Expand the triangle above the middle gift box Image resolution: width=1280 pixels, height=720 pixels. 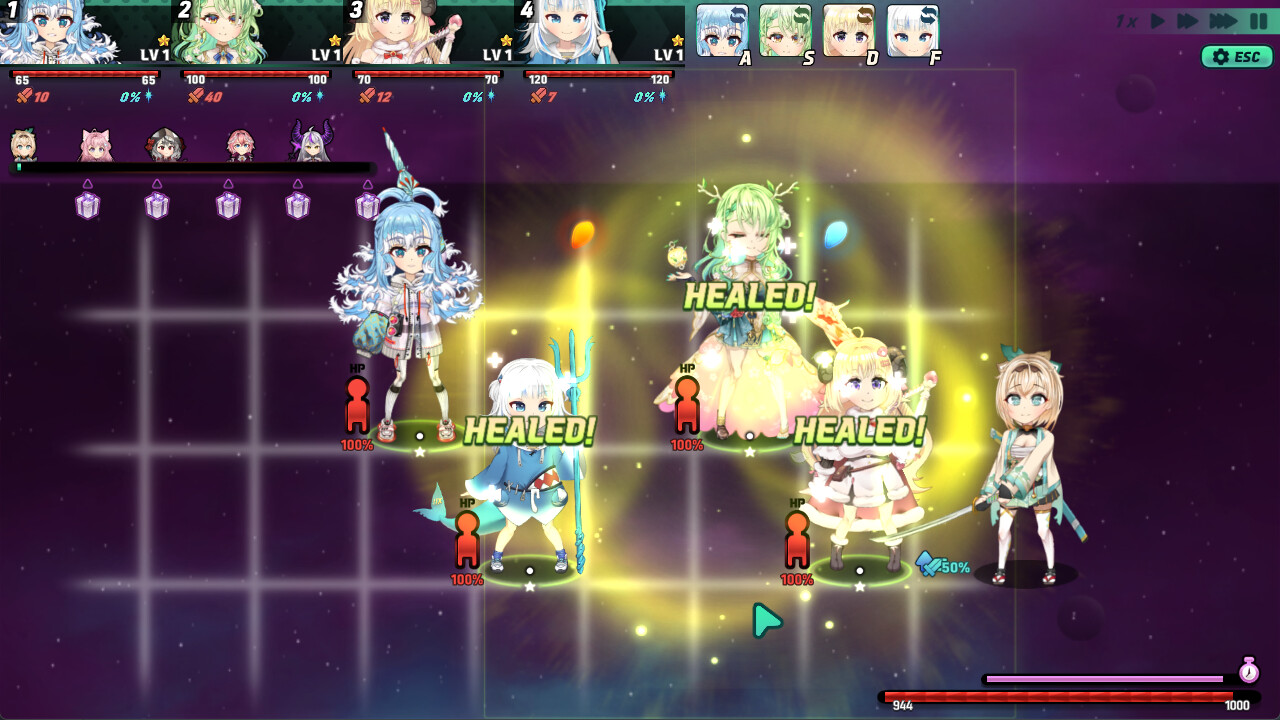[x=227, y=185]
